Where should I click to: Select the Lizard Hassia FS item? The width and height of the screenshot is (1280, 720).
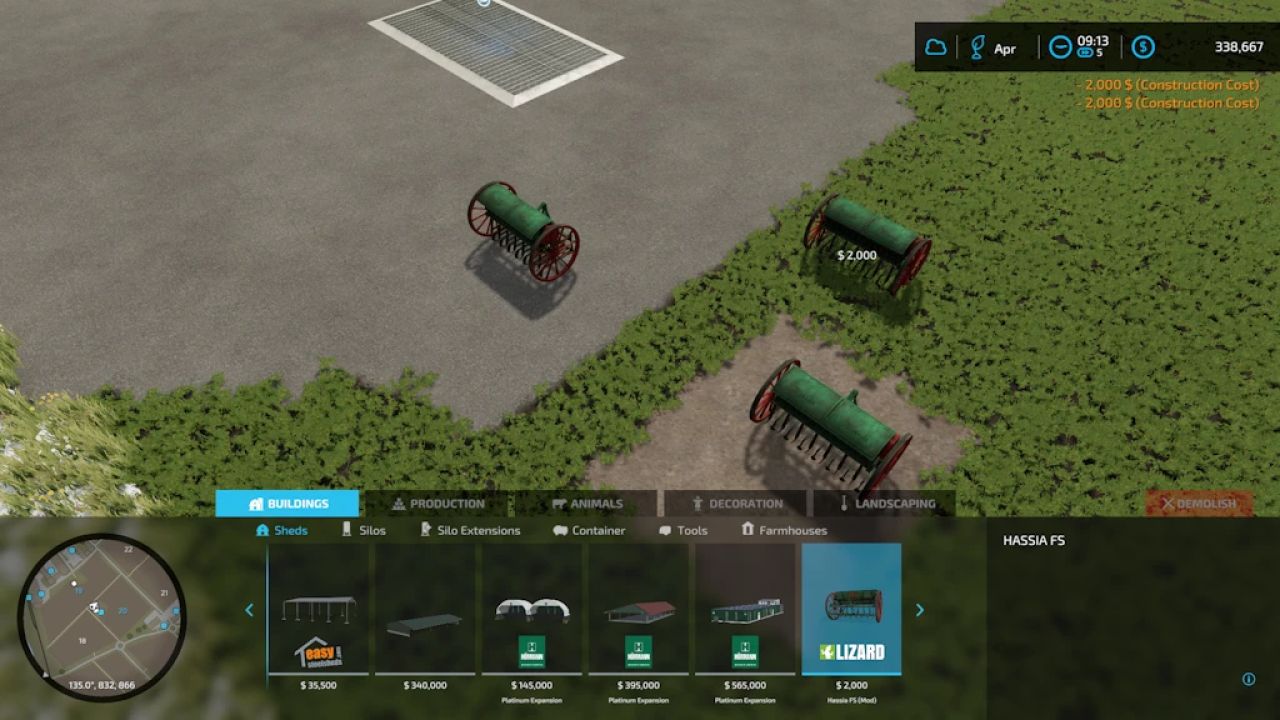click(x=851, y=610)
